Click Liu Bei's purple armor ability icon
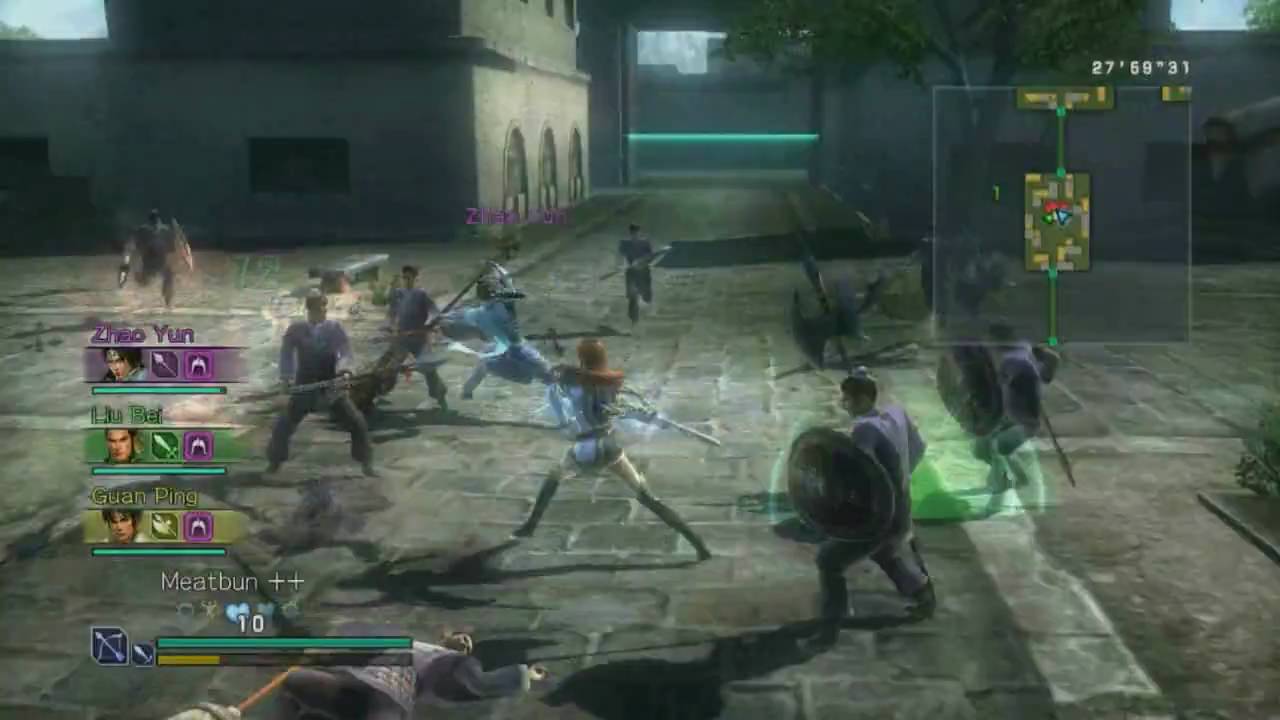 (x=198, y=447)
